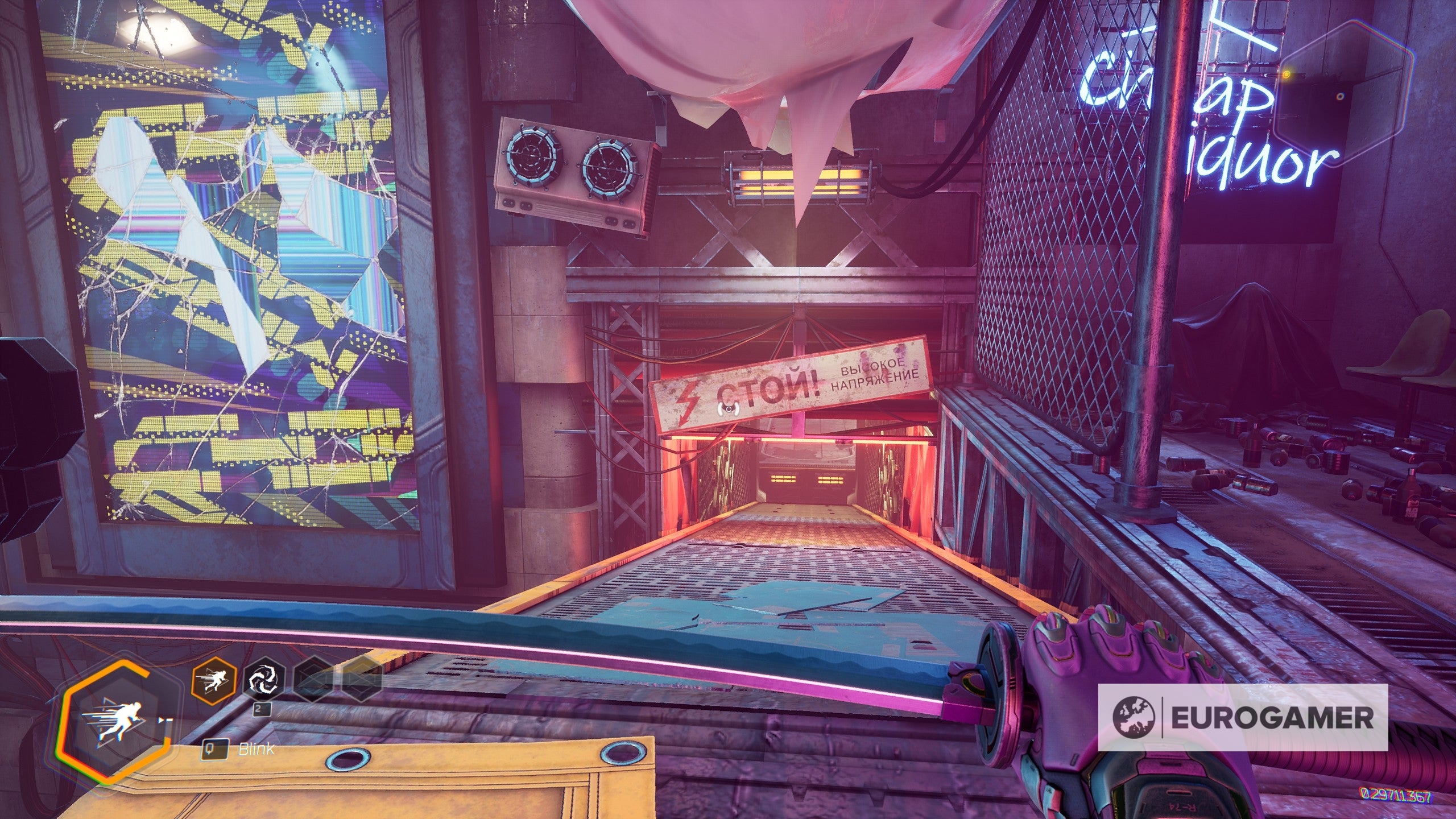
Task: Toggle the Q keybinding box next to Blink
Action: [216, 750]
